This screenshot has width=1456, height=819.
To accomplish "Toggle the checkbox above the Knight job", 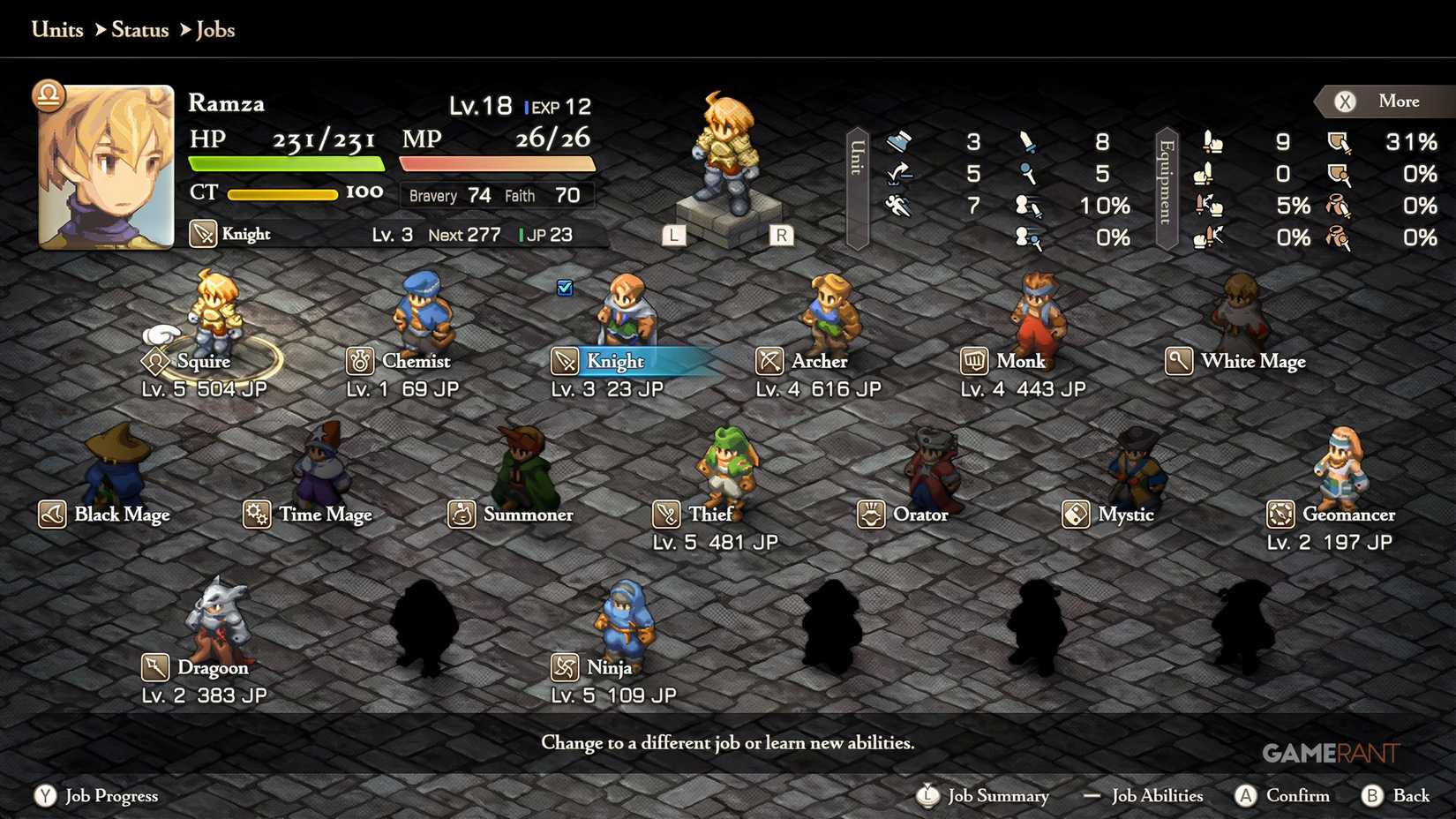I will pos(565,287).
